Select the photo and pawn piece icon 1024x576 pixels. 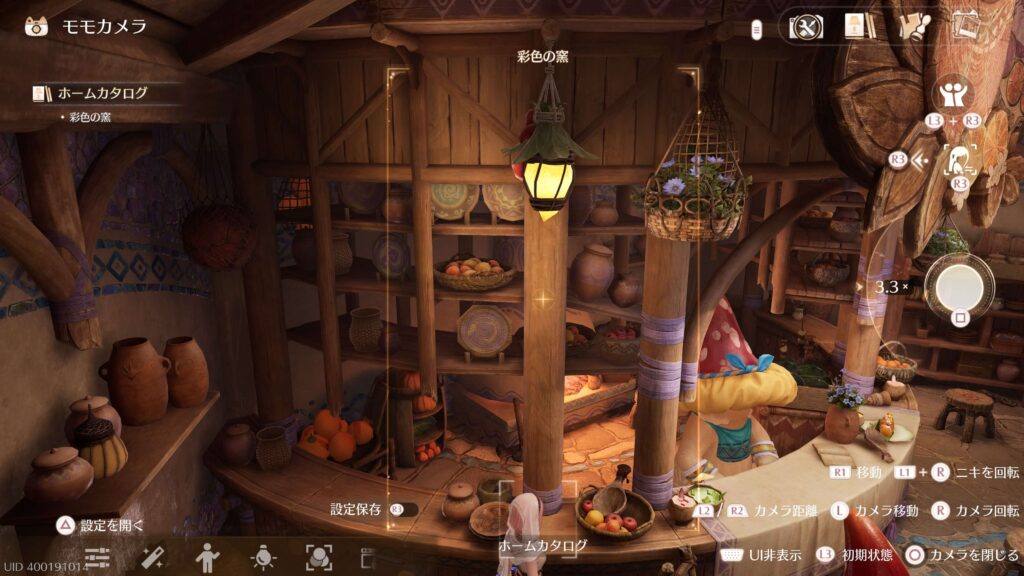pos(910,26)
